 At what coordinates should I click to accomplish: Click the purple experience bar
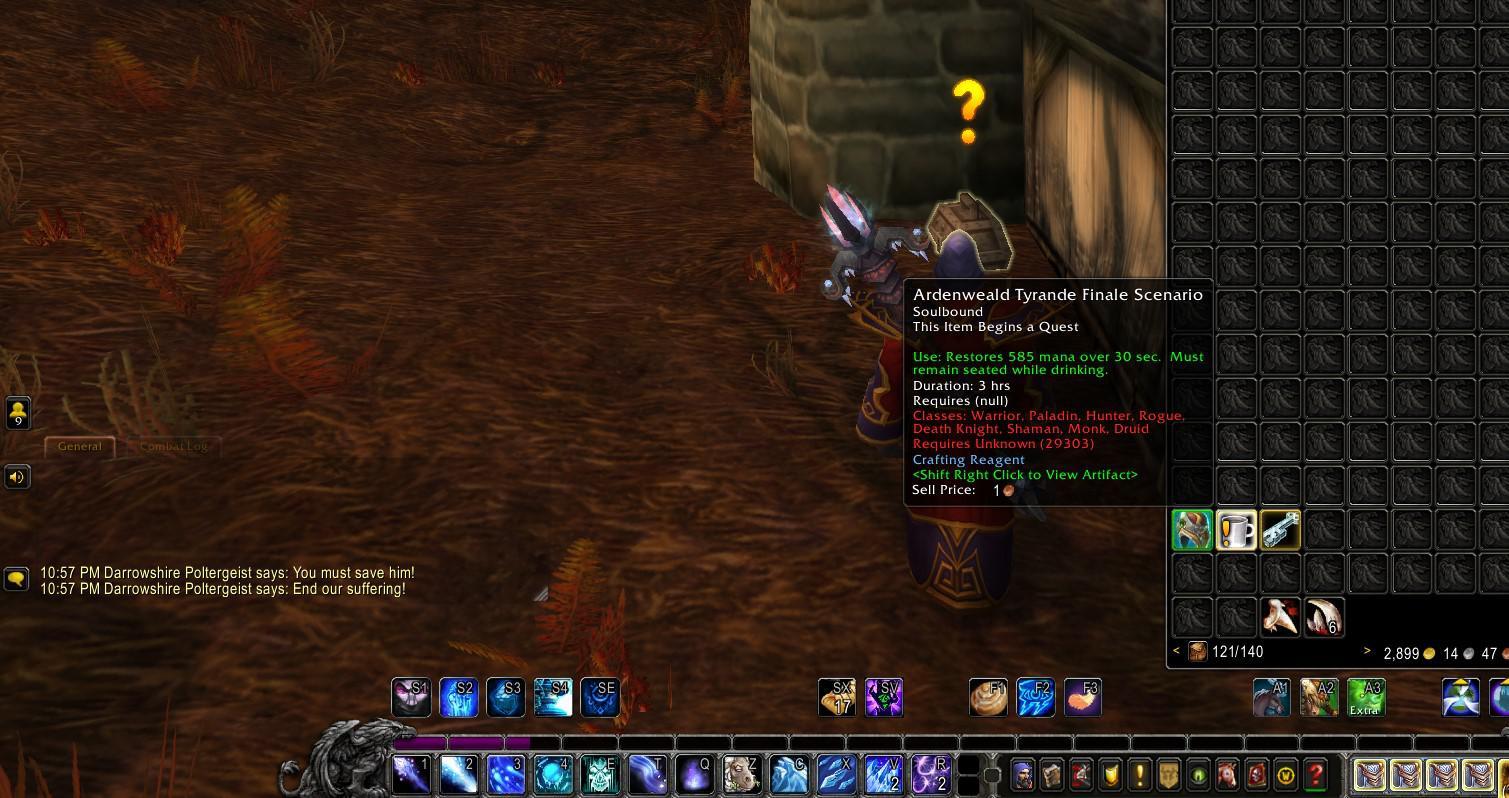pyautogui.click(x=470, y=744)
